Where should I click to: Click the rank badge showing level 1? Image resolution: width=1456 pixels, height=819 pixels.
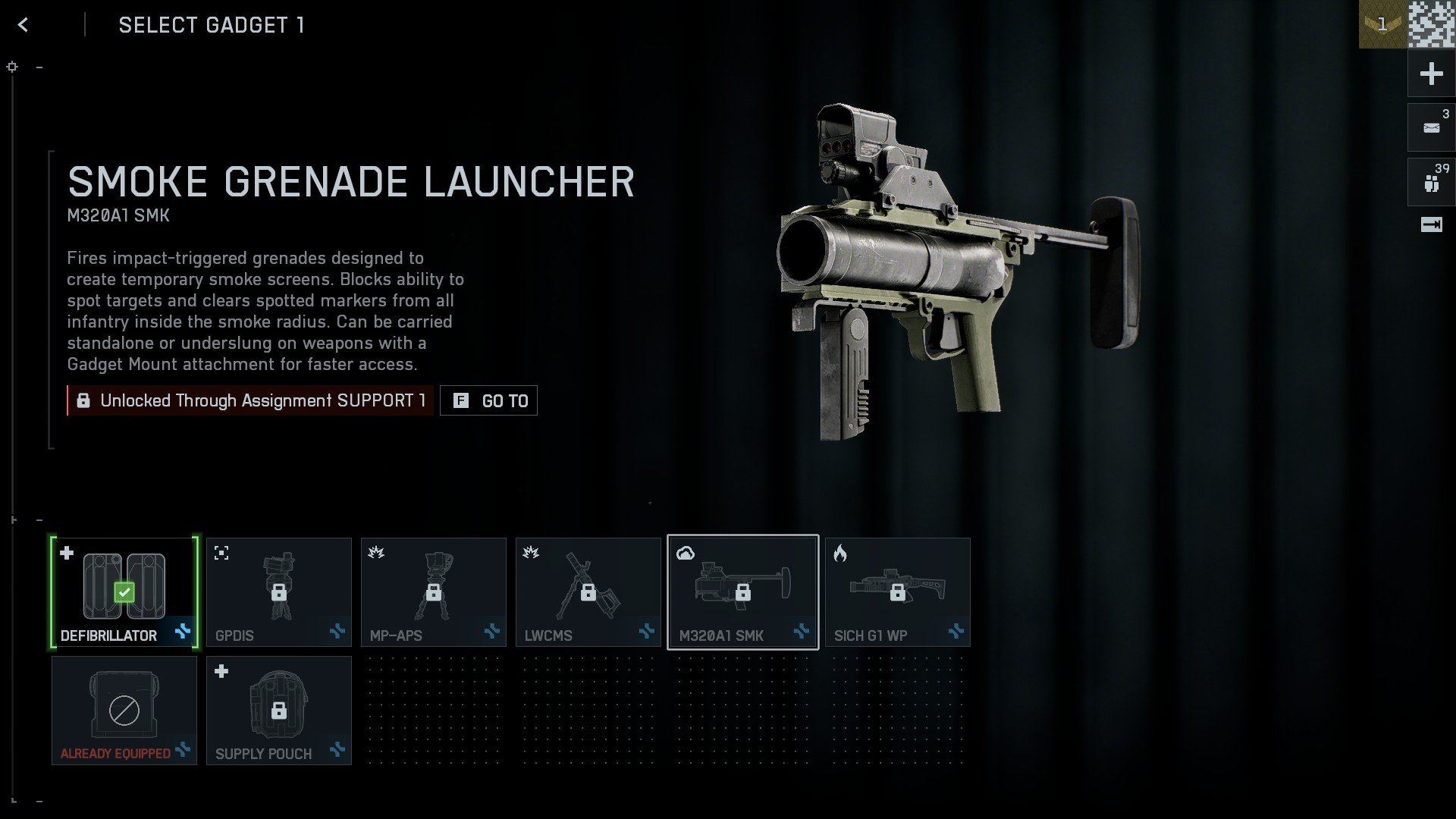pos(1382,23)
